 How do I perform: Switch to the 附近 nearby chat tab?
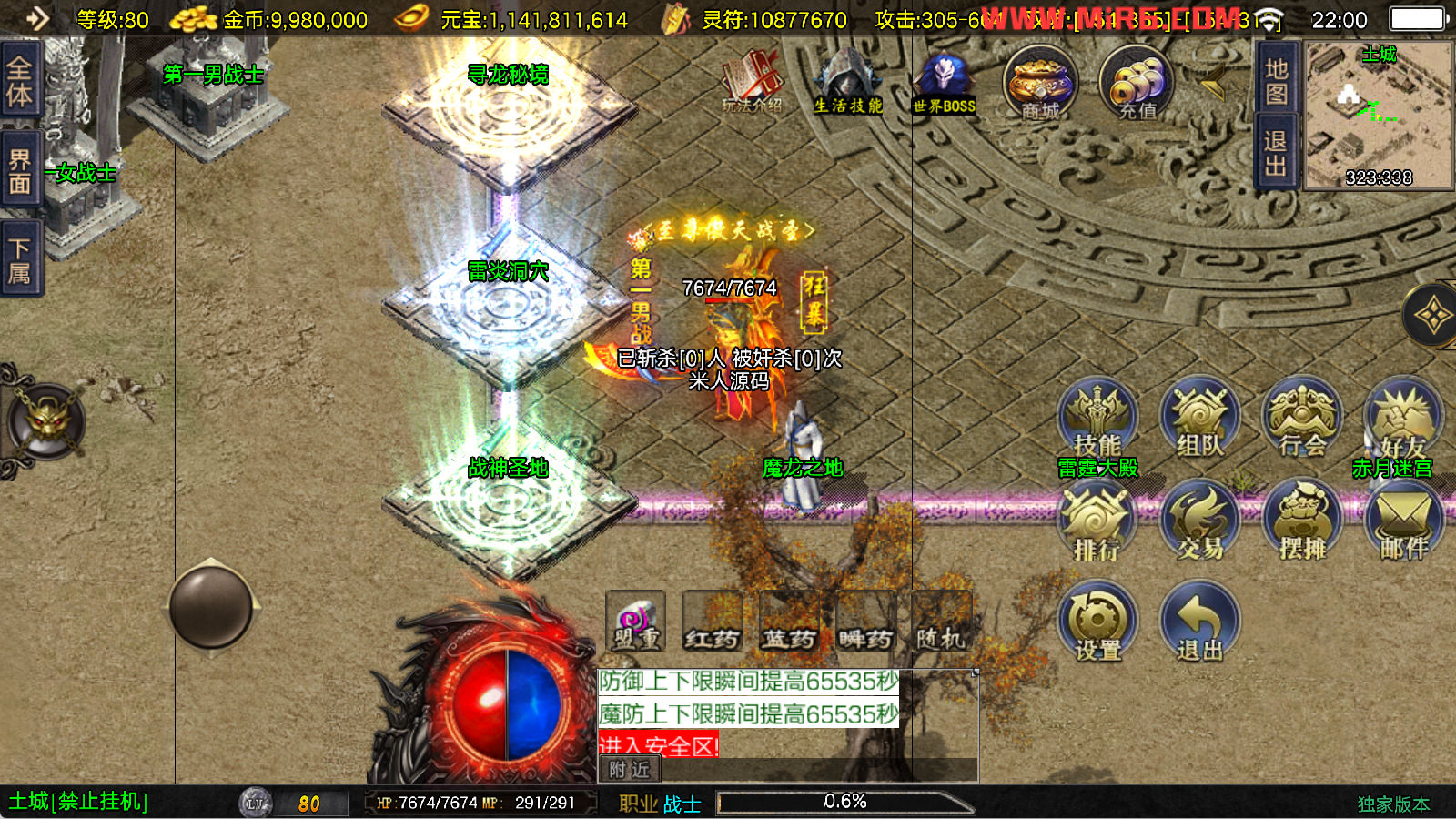(630, 770)
